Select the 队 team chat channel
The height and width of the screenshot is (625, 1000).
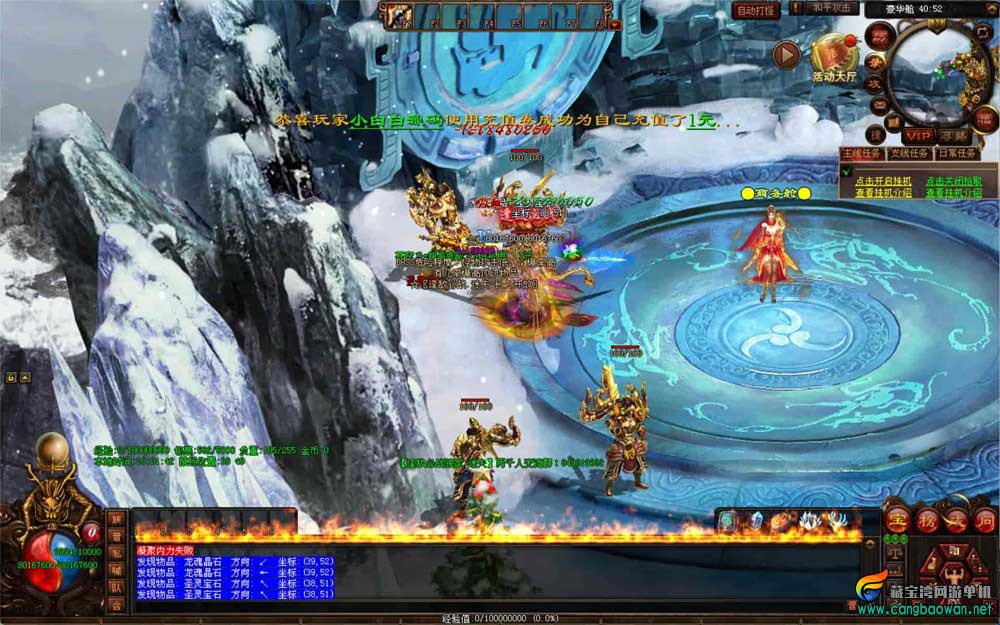[117, 587]
